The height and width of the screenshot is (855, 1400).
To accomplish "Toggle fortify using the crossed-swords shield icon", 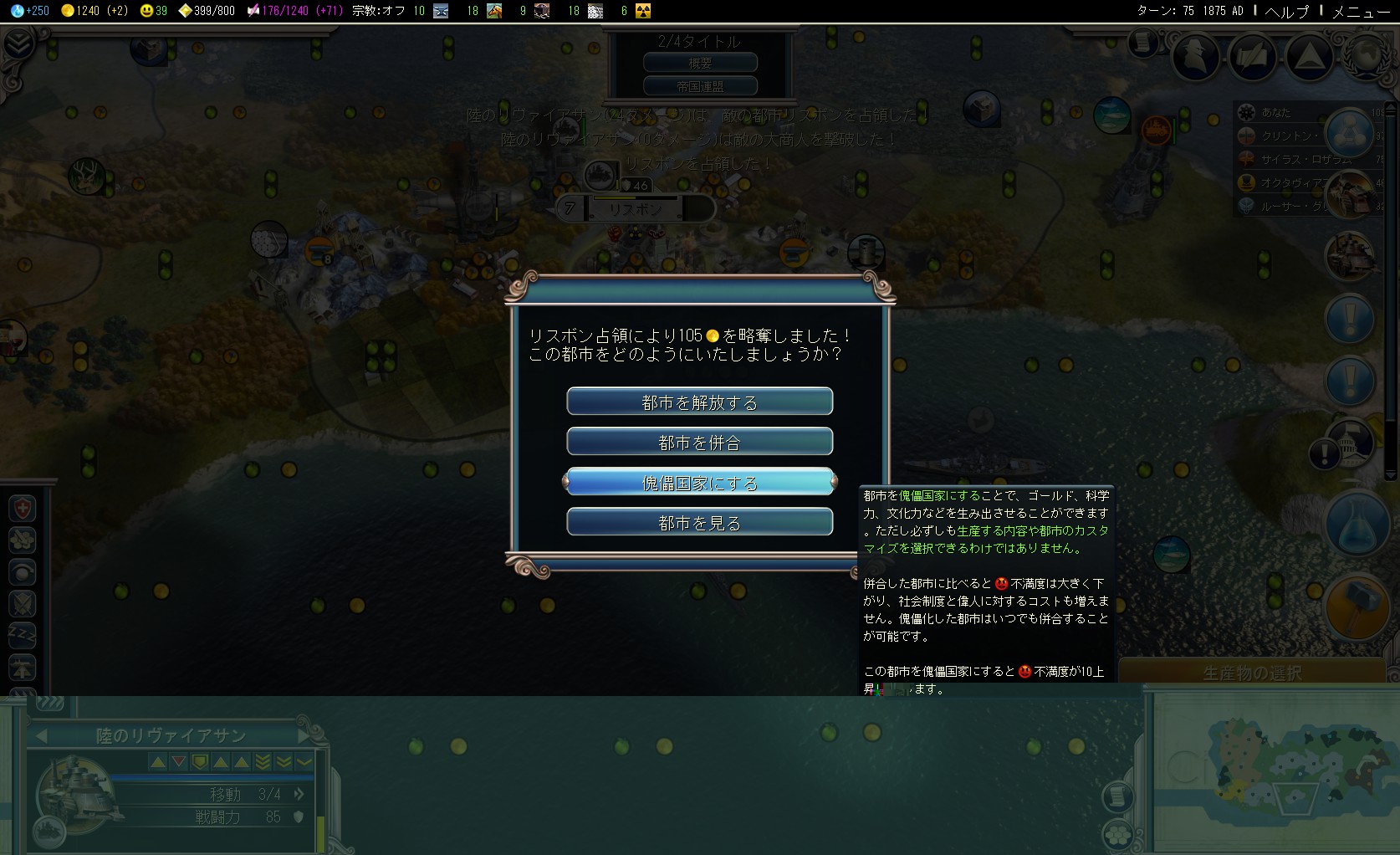I will [23, 604].
